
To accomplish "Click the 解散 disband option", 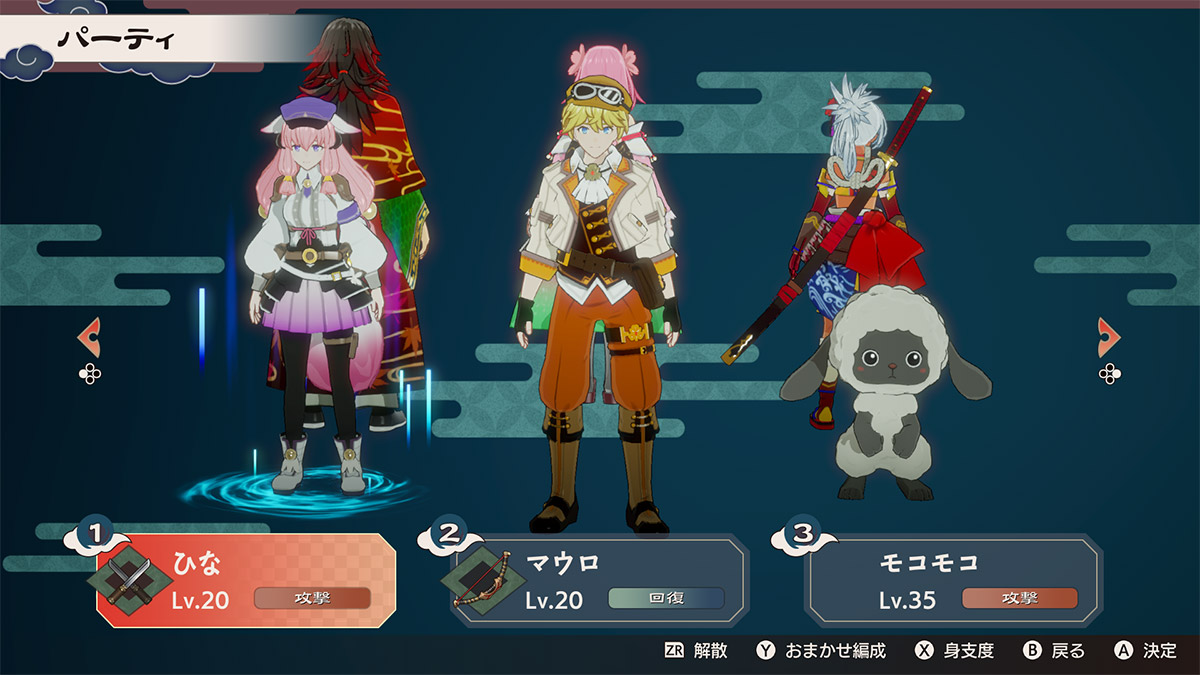I will [x=696, y=651].
